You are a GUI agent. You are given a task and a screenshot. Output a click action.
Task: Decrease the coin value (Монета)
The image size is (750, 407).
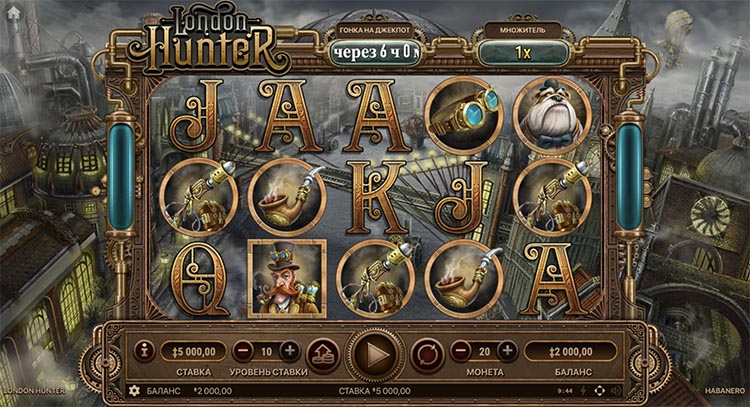pyautogui.click(x=460, y=351)
